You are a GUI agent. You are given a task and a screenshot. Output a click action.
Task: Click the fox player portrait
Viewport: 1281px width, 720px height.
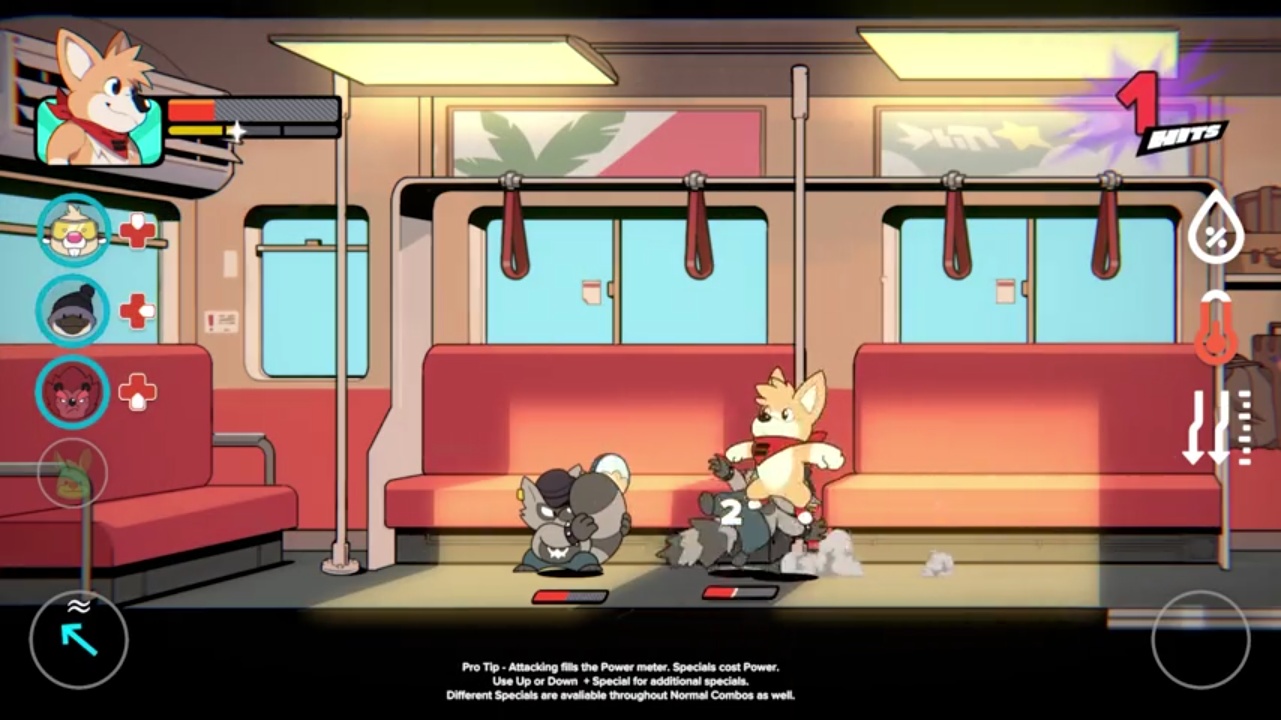pyautogui.click(x=98, y=112)
